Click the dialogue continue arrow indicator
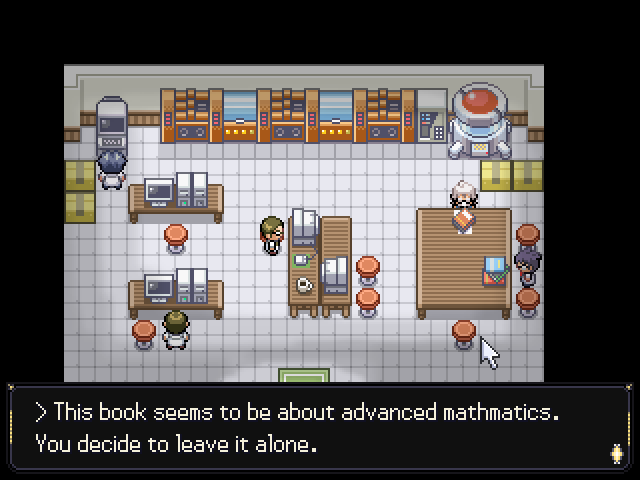Screen dimensions: 640x480 pos(616,453)
